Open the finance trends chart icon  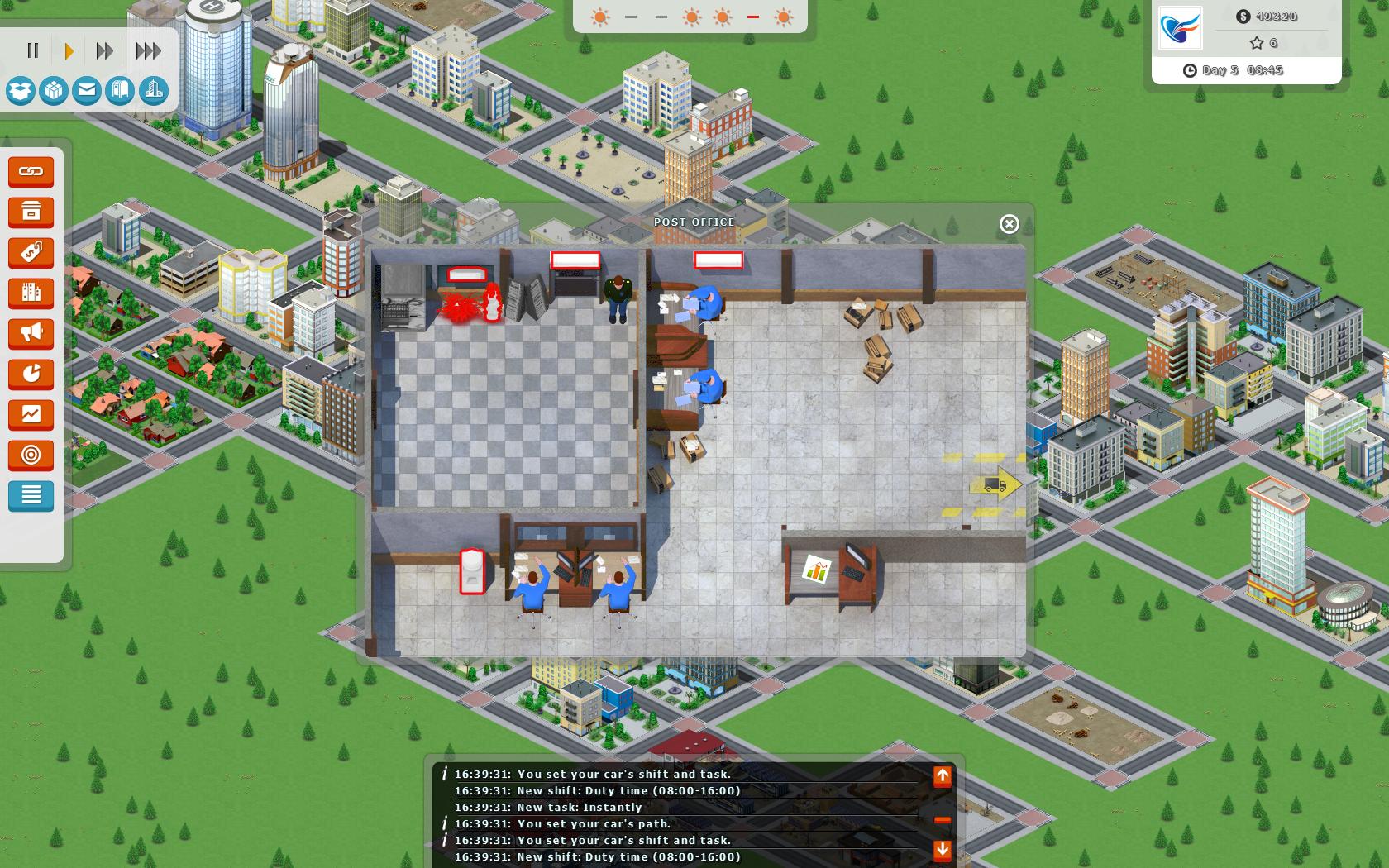[31, 415]
